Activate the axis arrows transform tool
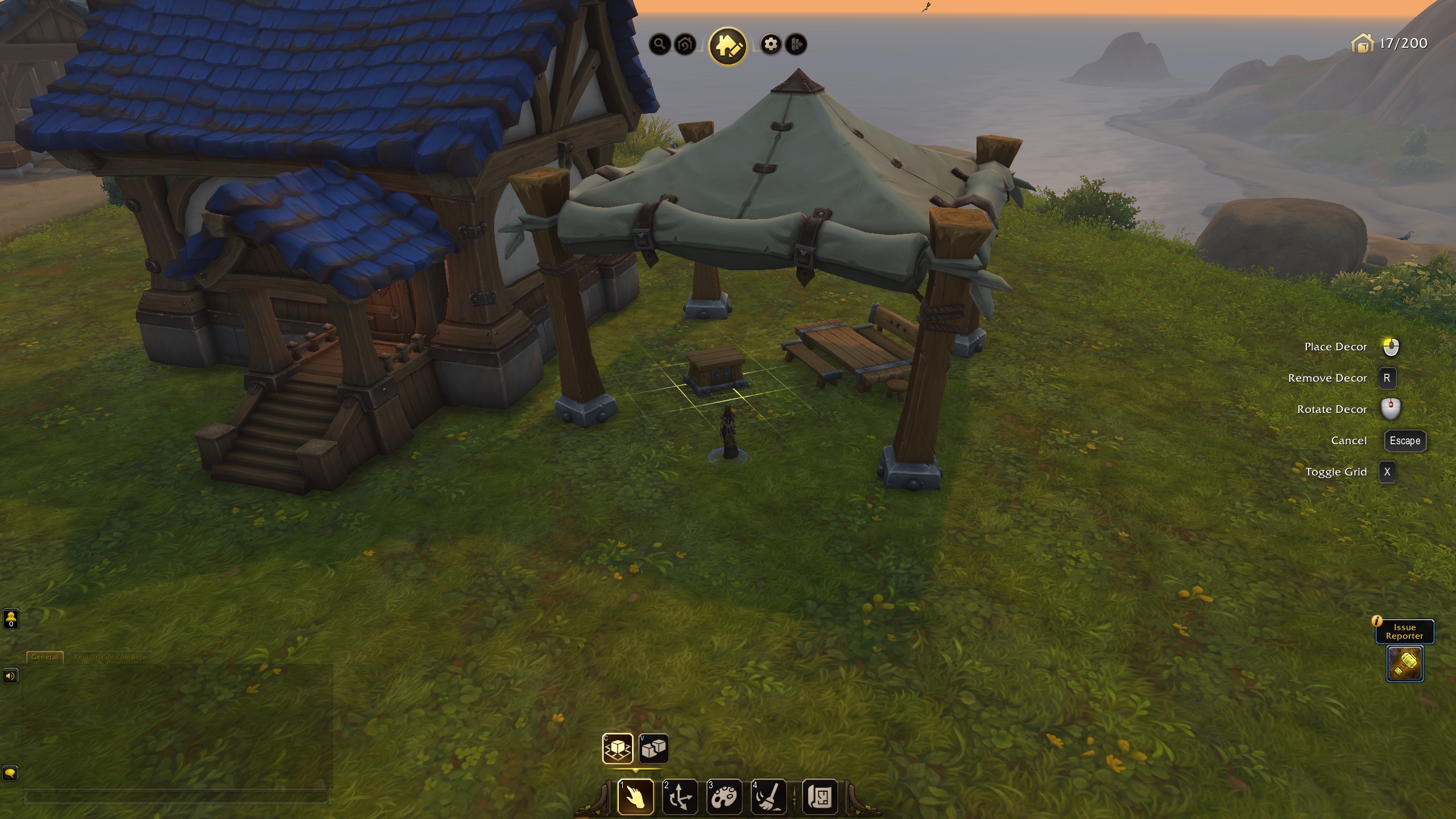This screenshot has height=819, width=1456. [x=680, y=796]
